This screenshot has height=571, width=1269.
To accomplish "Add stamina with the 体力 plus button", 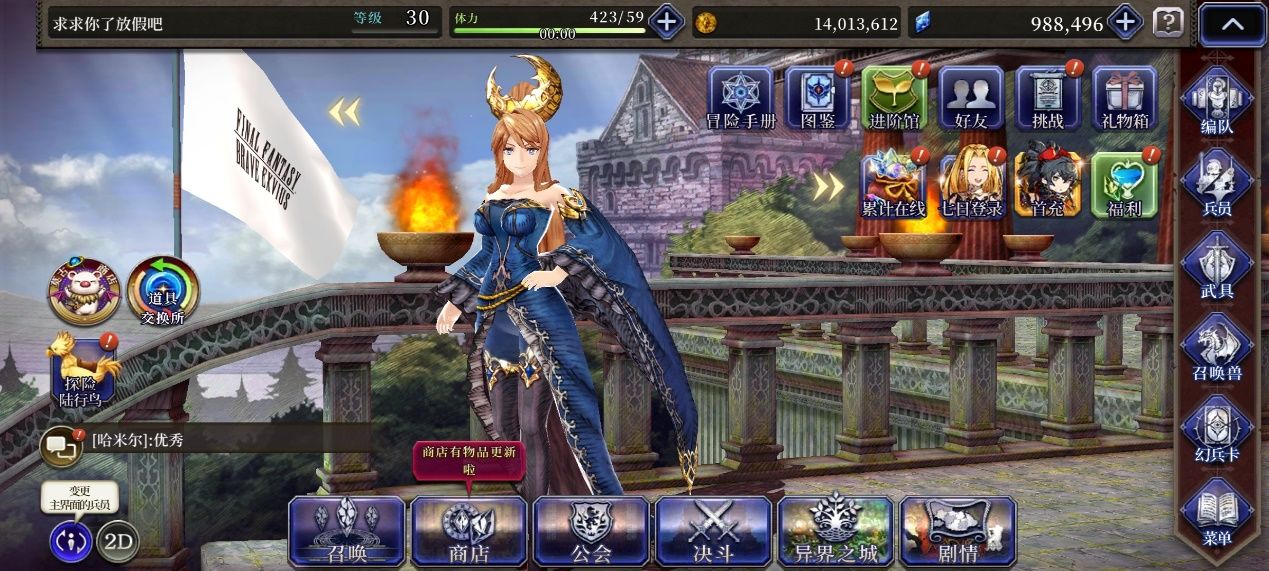I will click(667, 22).
